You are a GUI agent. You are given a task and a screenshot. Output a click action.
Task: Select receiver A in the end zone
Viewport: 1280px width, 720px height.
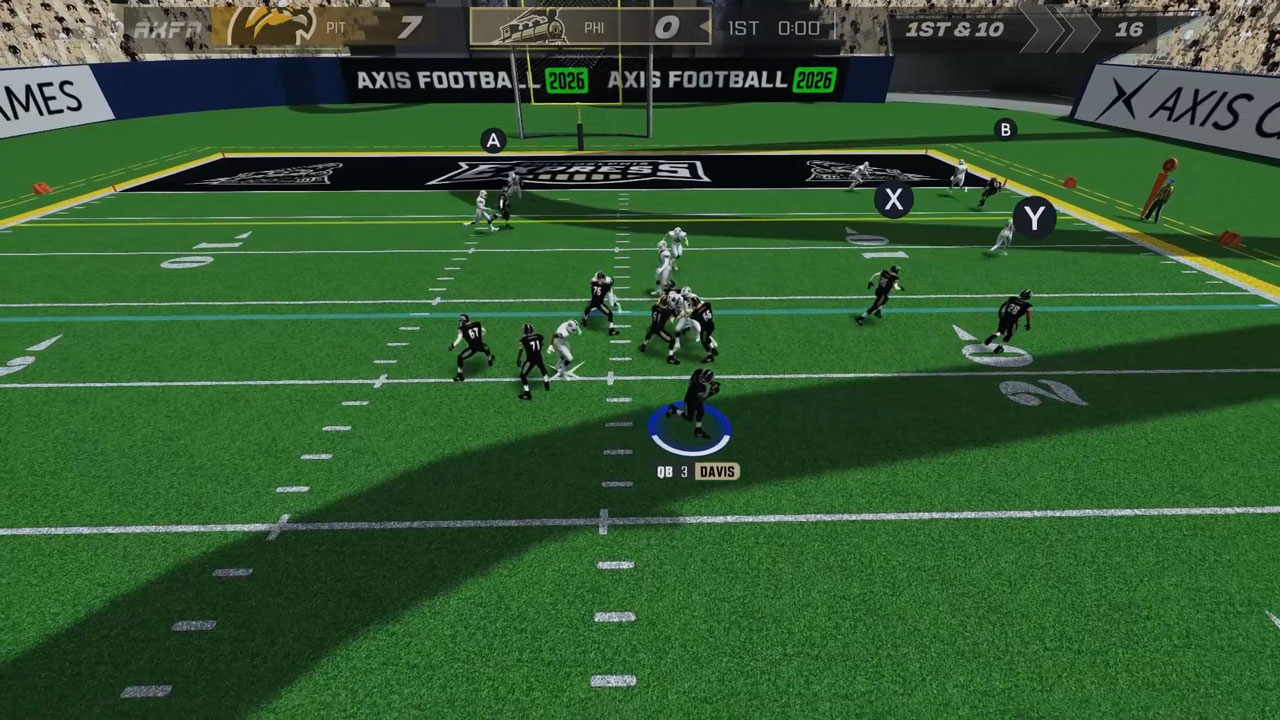(x=491, y=139)
